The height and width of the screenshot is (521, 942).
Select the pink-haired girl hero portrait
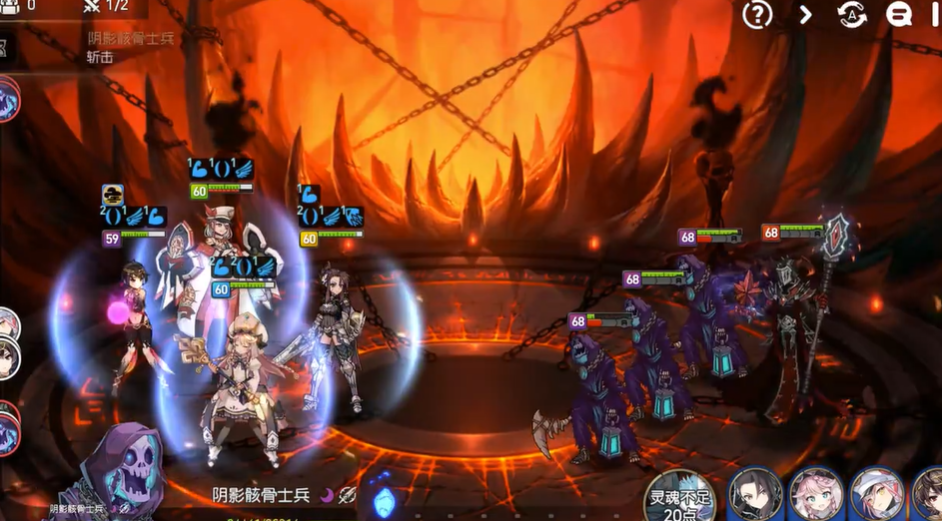[x=816, y=495]
